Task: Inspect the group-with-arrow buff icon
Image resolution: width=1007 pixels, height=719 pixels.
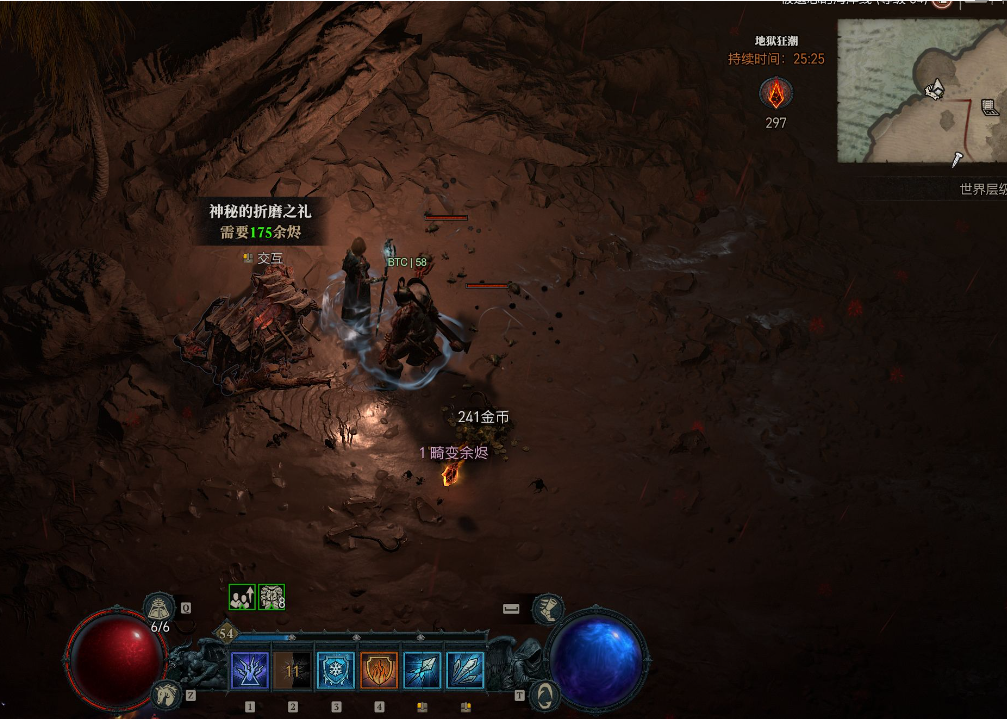Action: coord(242,597)
